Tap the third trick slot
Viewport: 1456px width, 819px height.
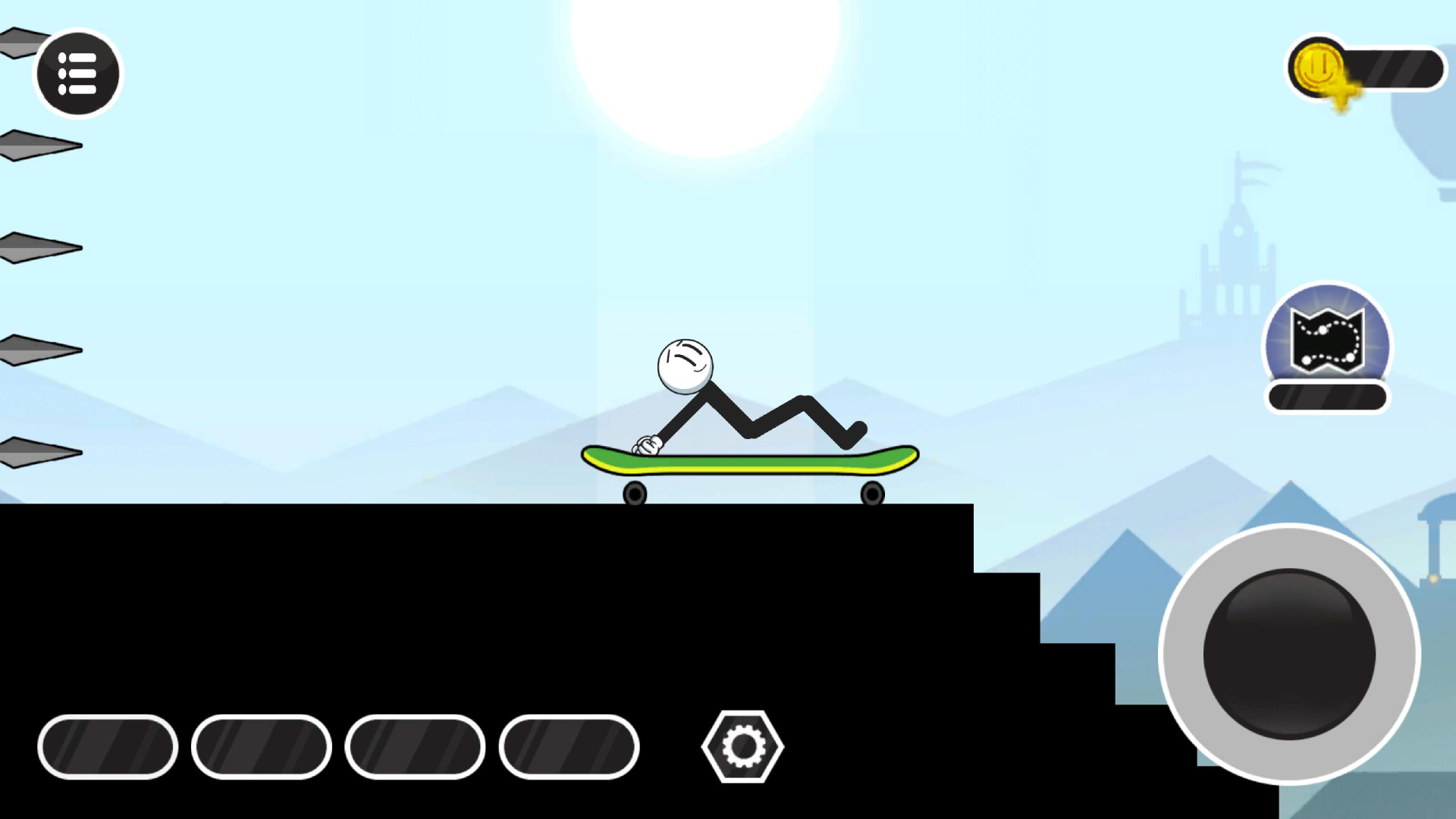point(416,746)
